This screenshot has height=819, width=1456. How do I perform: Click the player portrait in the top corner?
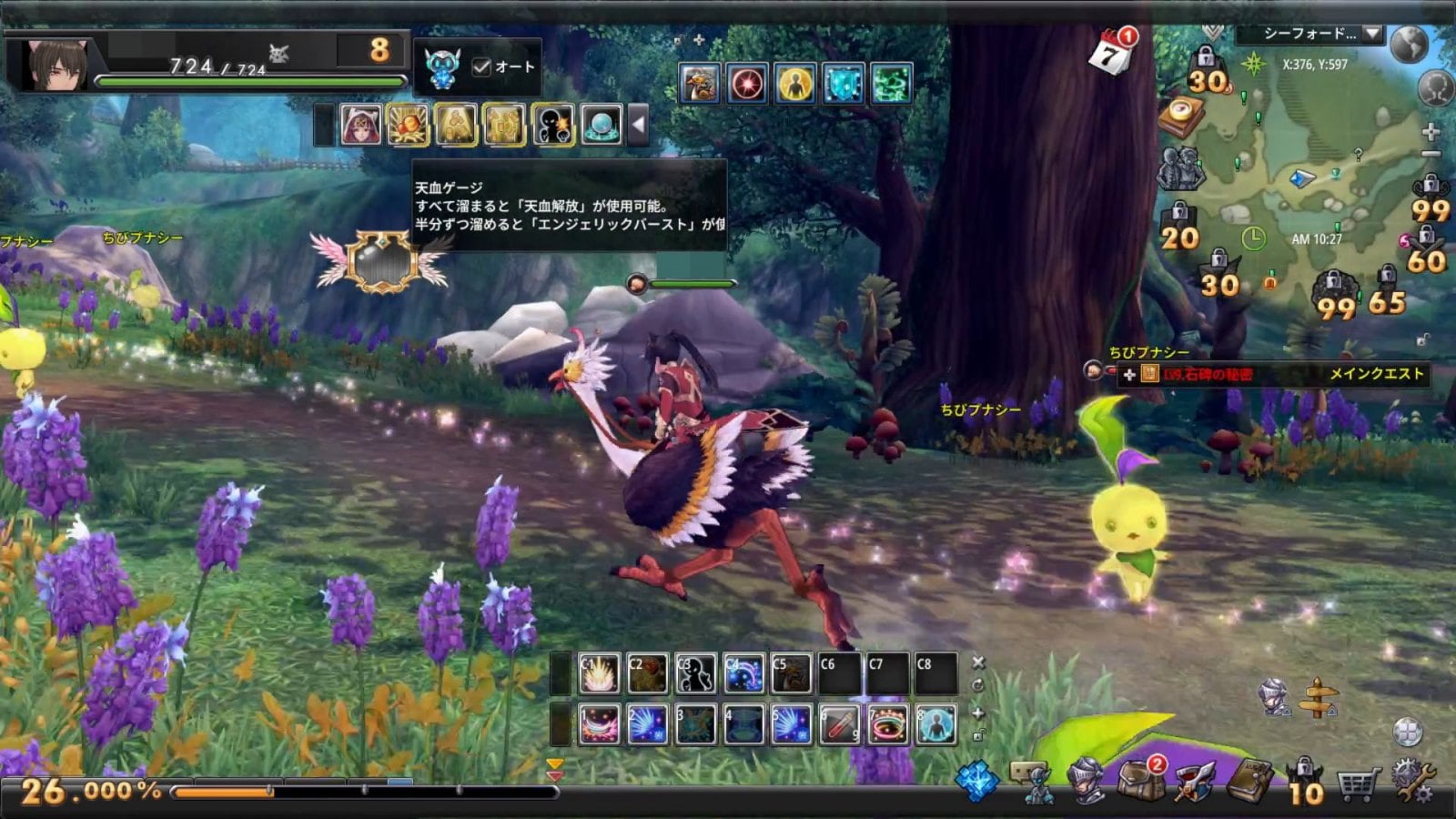[x=57, y=65]
